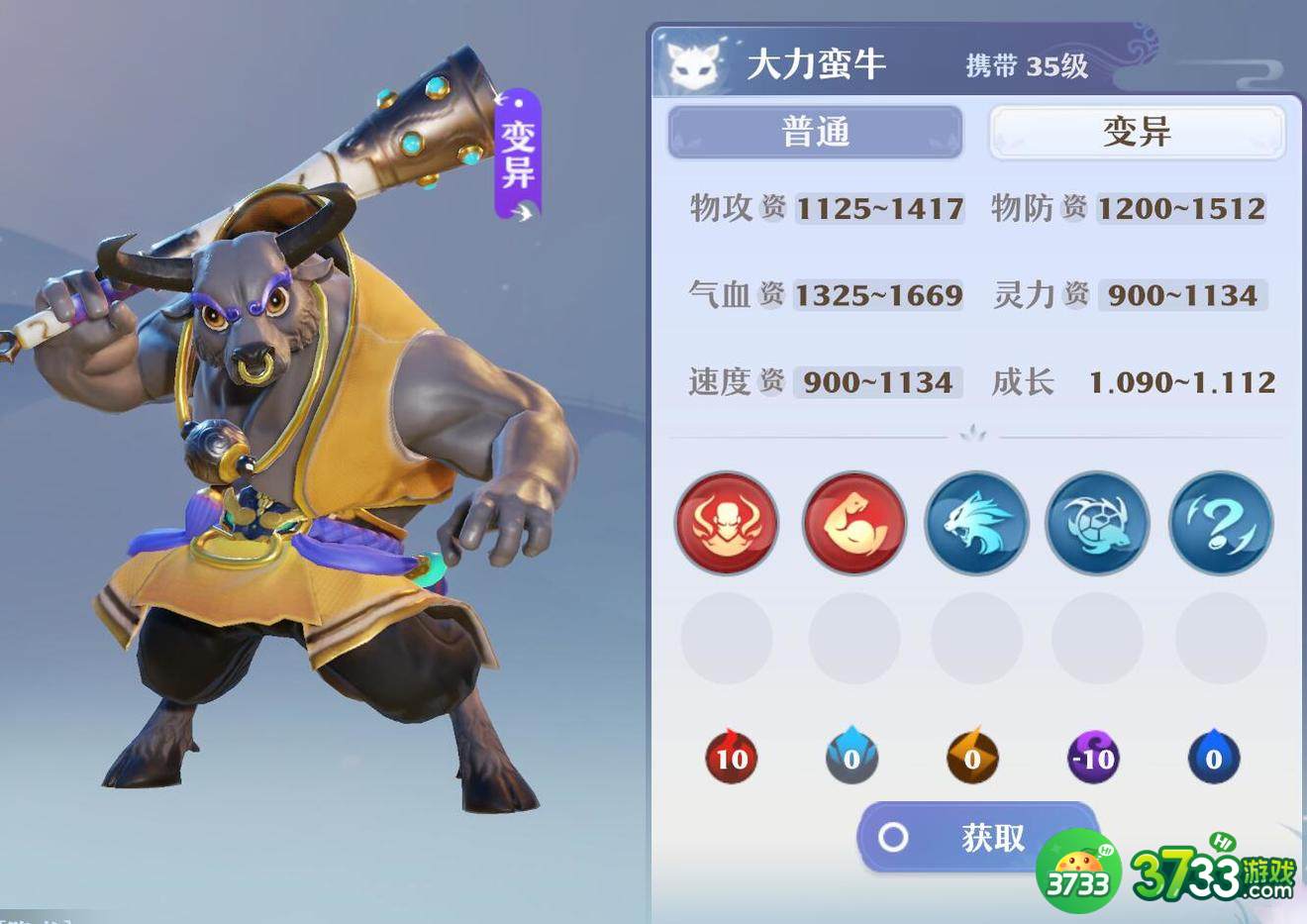
Task: Open the flexed-arm strength skill icon
Action: point(852,523)
